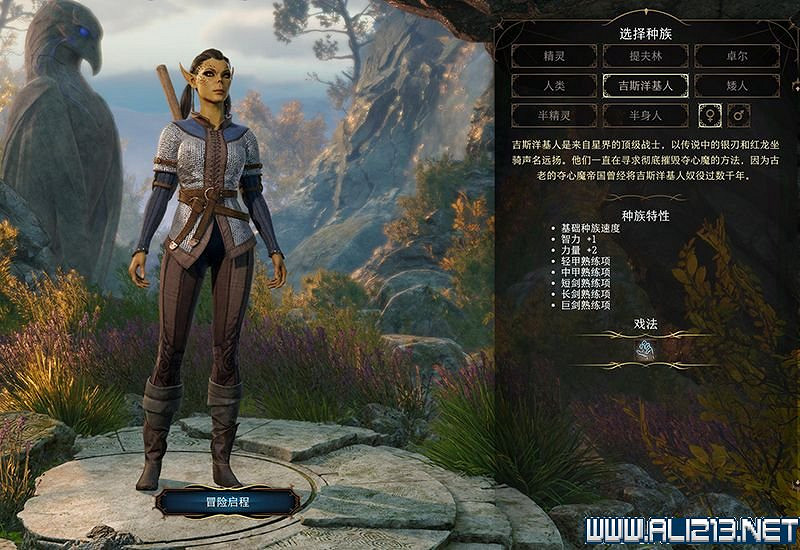Choose the 半身人 (Halfling) race
800x550 pixels.
(x=645, y=115)
